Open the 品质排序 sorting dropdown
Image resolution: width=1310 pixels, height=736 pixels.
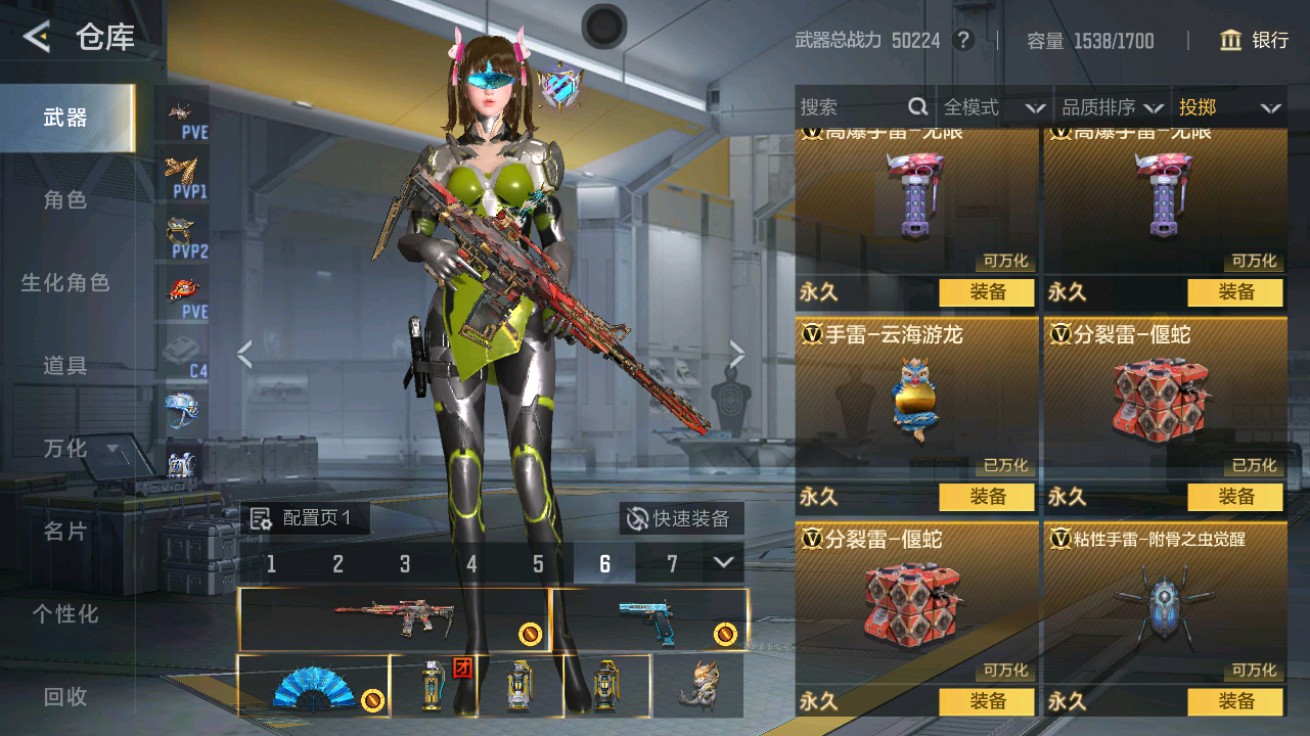tap(1110, 107)
